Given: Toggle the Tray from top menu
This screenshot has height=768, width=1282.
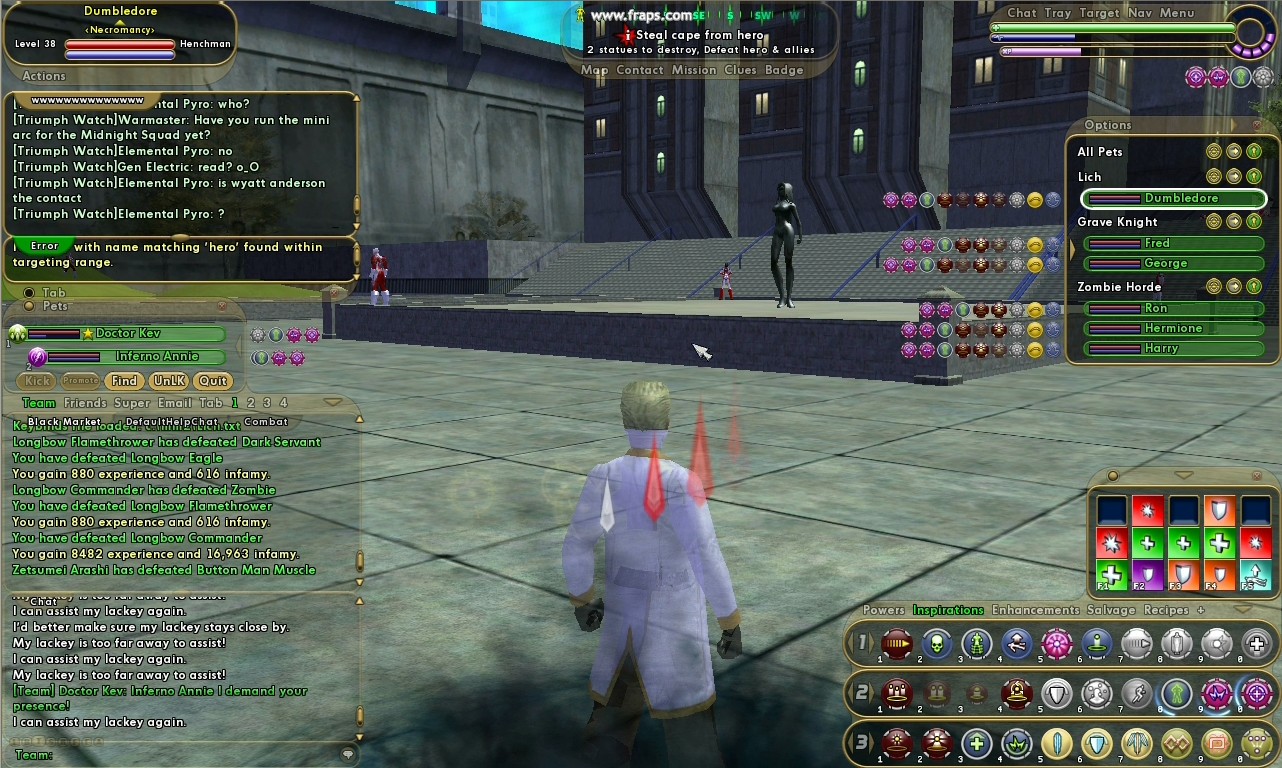Looking at the screenshot, I should click(1057, 13).
